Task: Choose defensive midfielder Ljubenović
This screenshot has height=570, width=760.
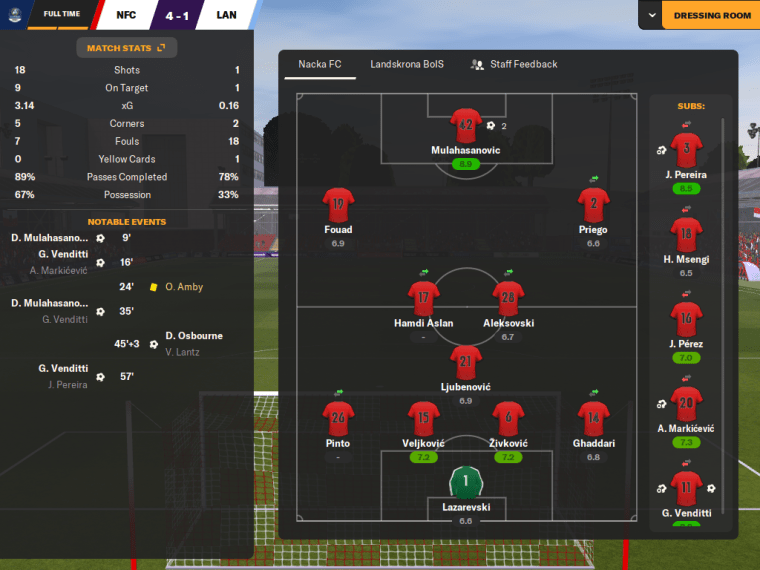Action: pos(466,363)
